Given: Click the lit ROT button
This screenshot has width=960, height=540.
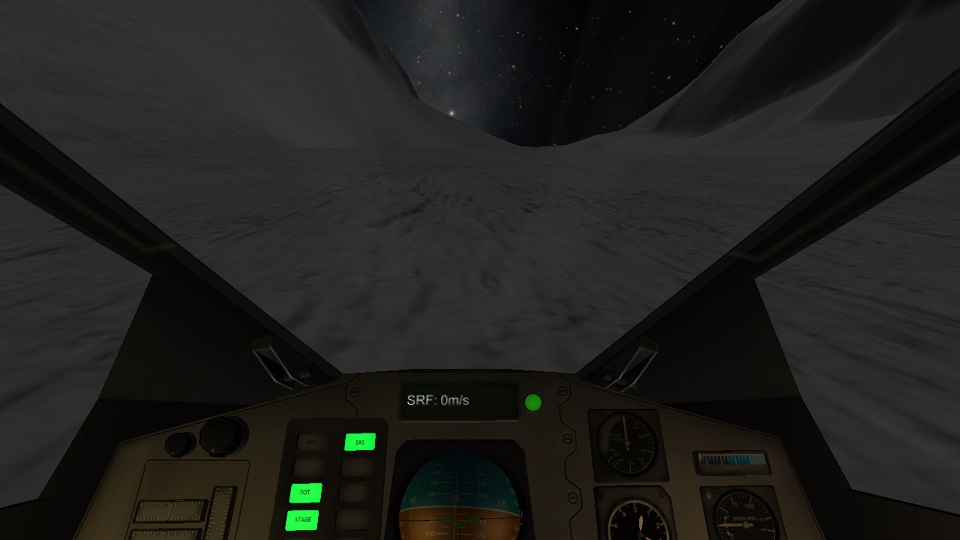Looking at the screenshot, I should coord(305,492).
